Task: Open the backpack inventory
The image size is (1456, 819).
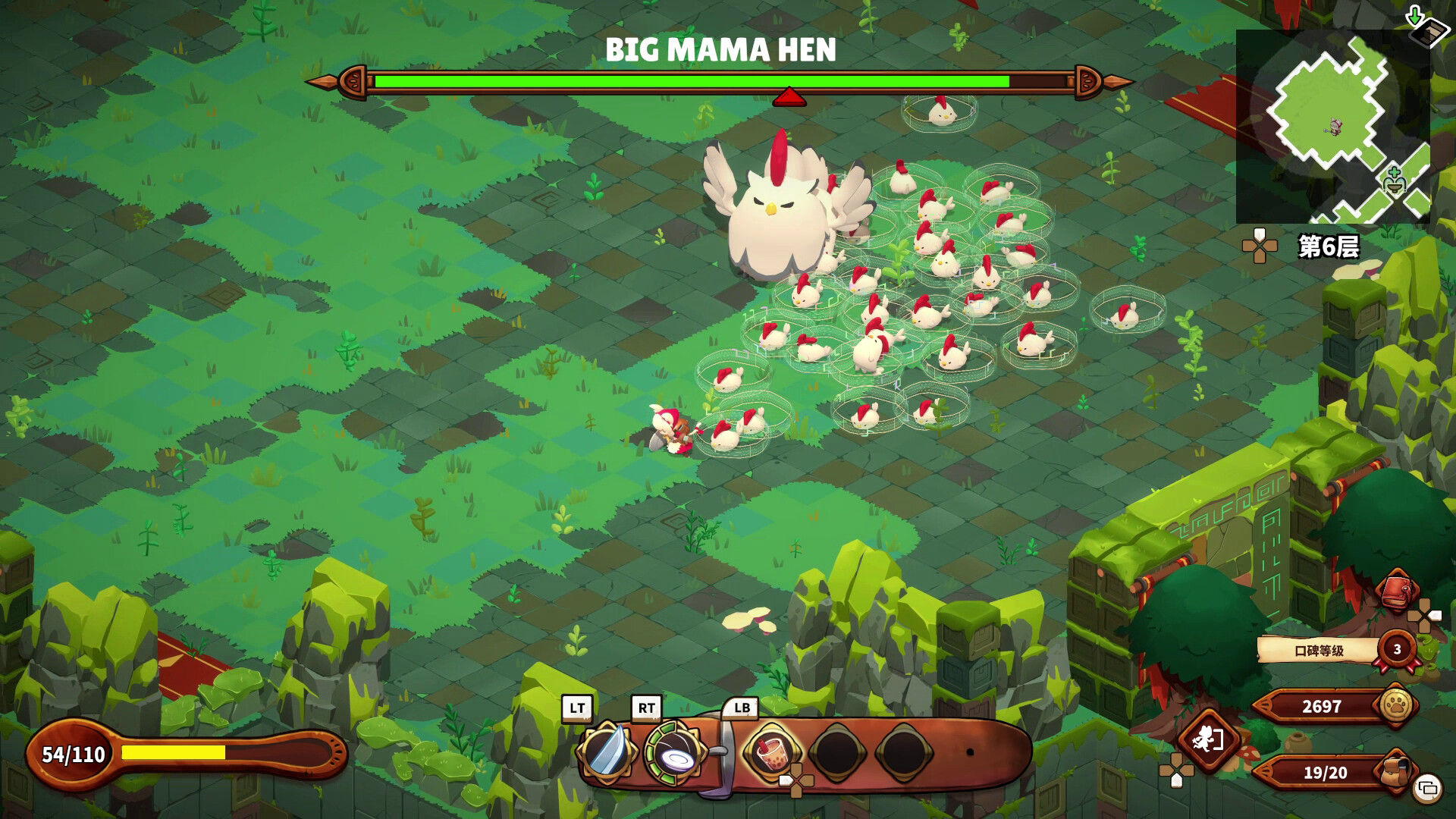Action: pyautogui.click(x=1395, y=770)
